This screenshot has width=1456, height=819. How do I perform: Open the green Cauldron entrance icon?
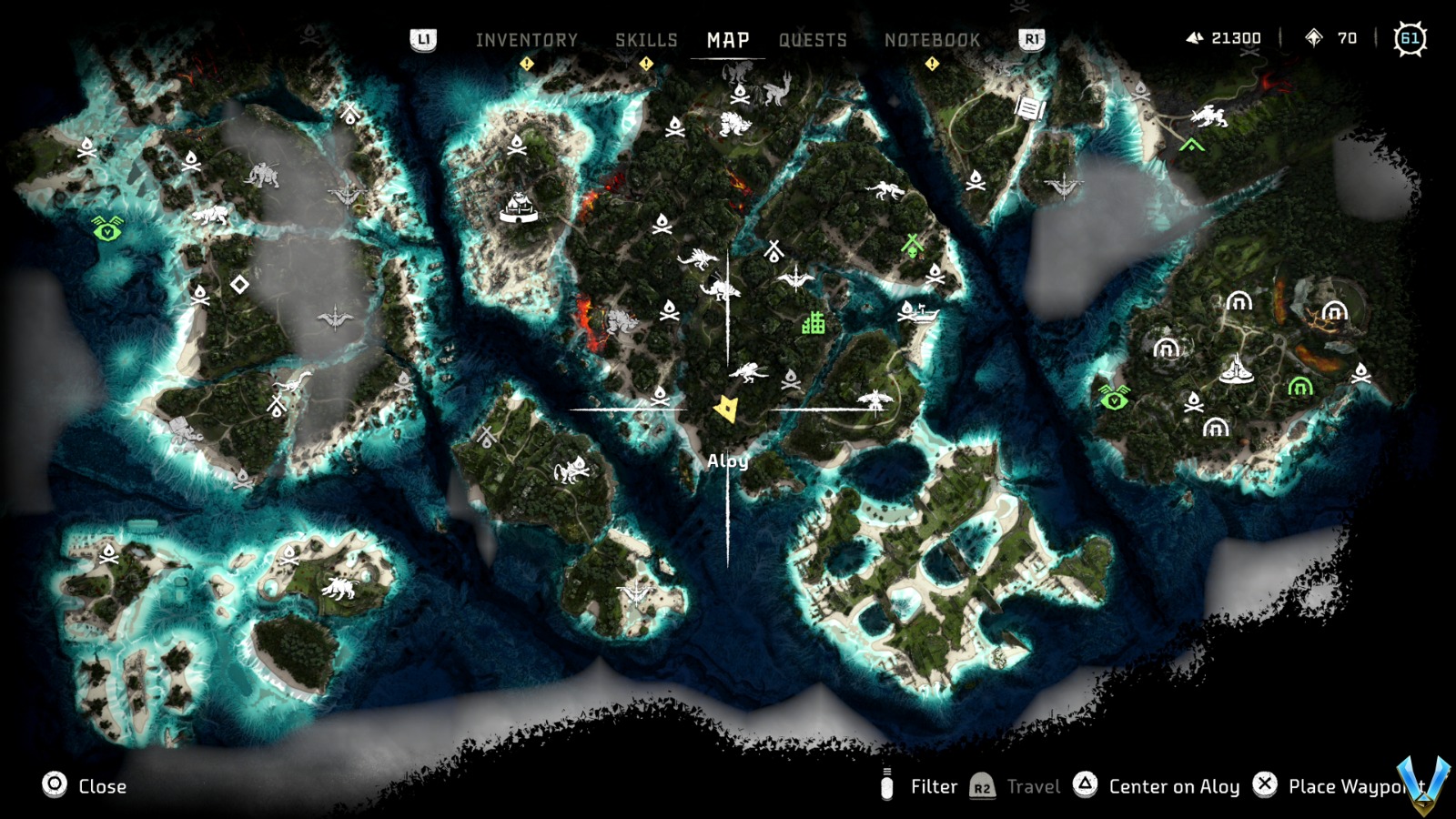click(1299, 389)
